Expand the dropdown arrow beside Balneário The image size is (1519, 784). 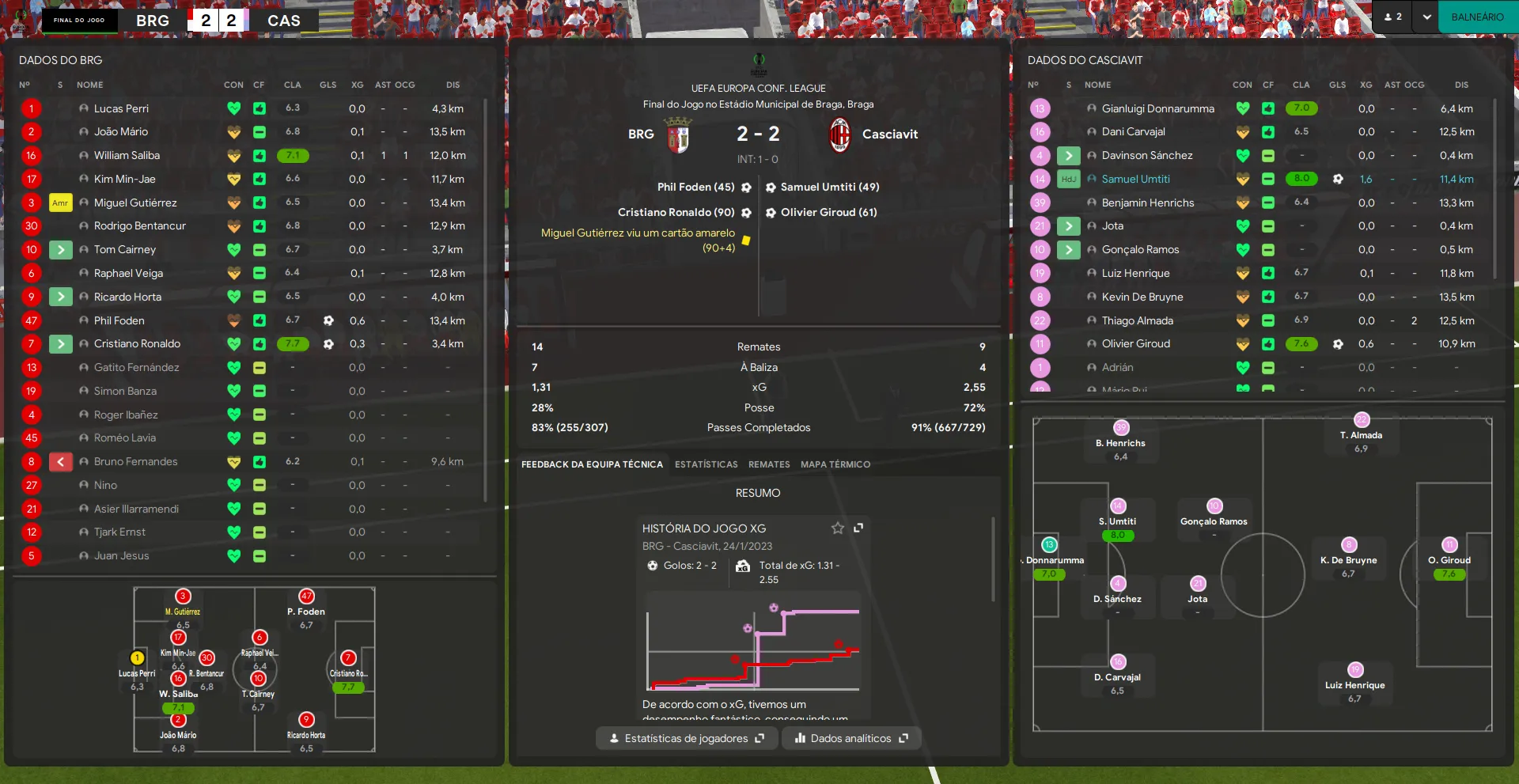click(x=1426, y=17)
